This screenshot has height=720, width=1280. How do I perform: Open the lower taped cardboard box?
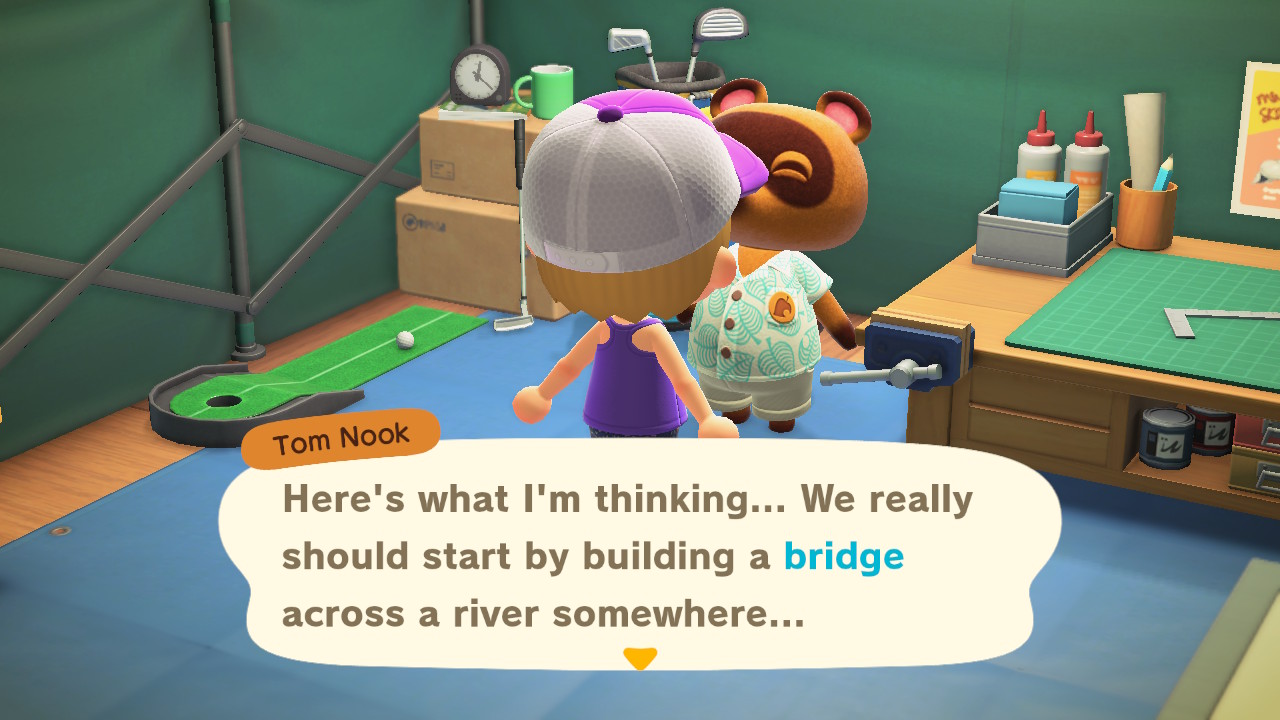tap(450, 250)
